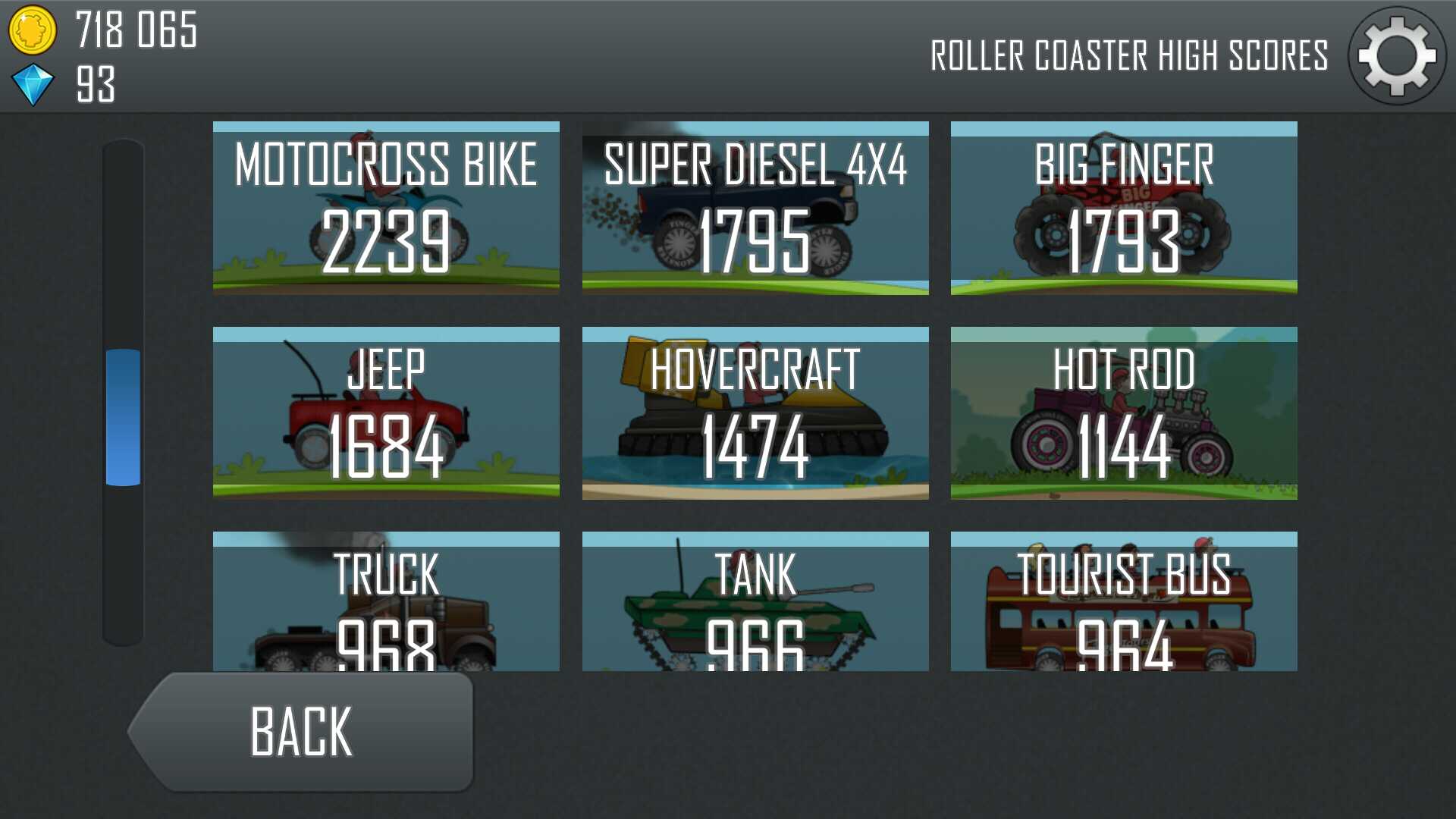Pick the Tank score tile
Screen dimensions: 1456x819
755,601
